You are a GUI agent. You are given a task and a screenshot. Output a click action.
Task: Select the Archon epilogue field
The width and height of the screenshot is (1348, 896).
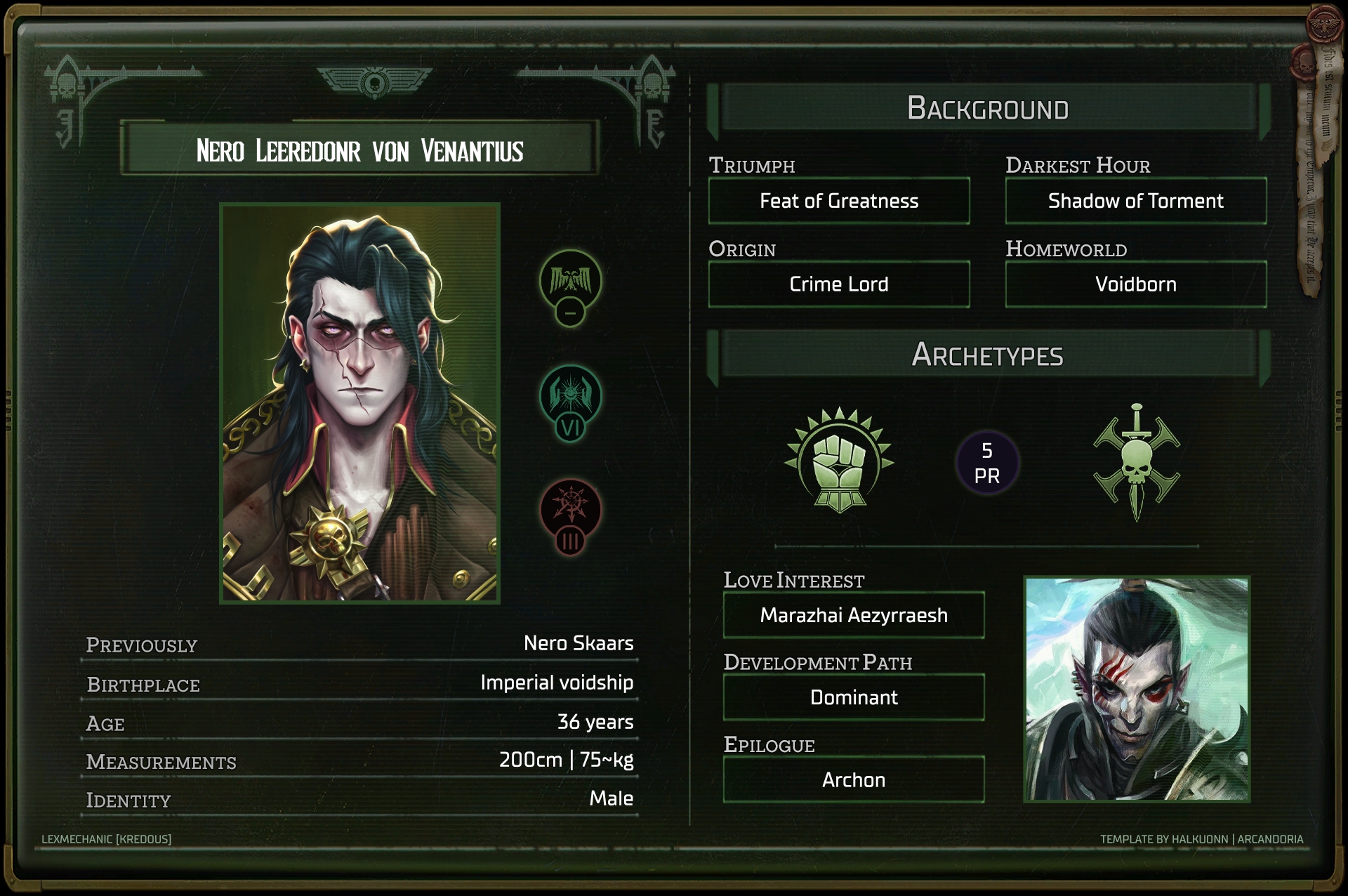[x=854, y=780]
